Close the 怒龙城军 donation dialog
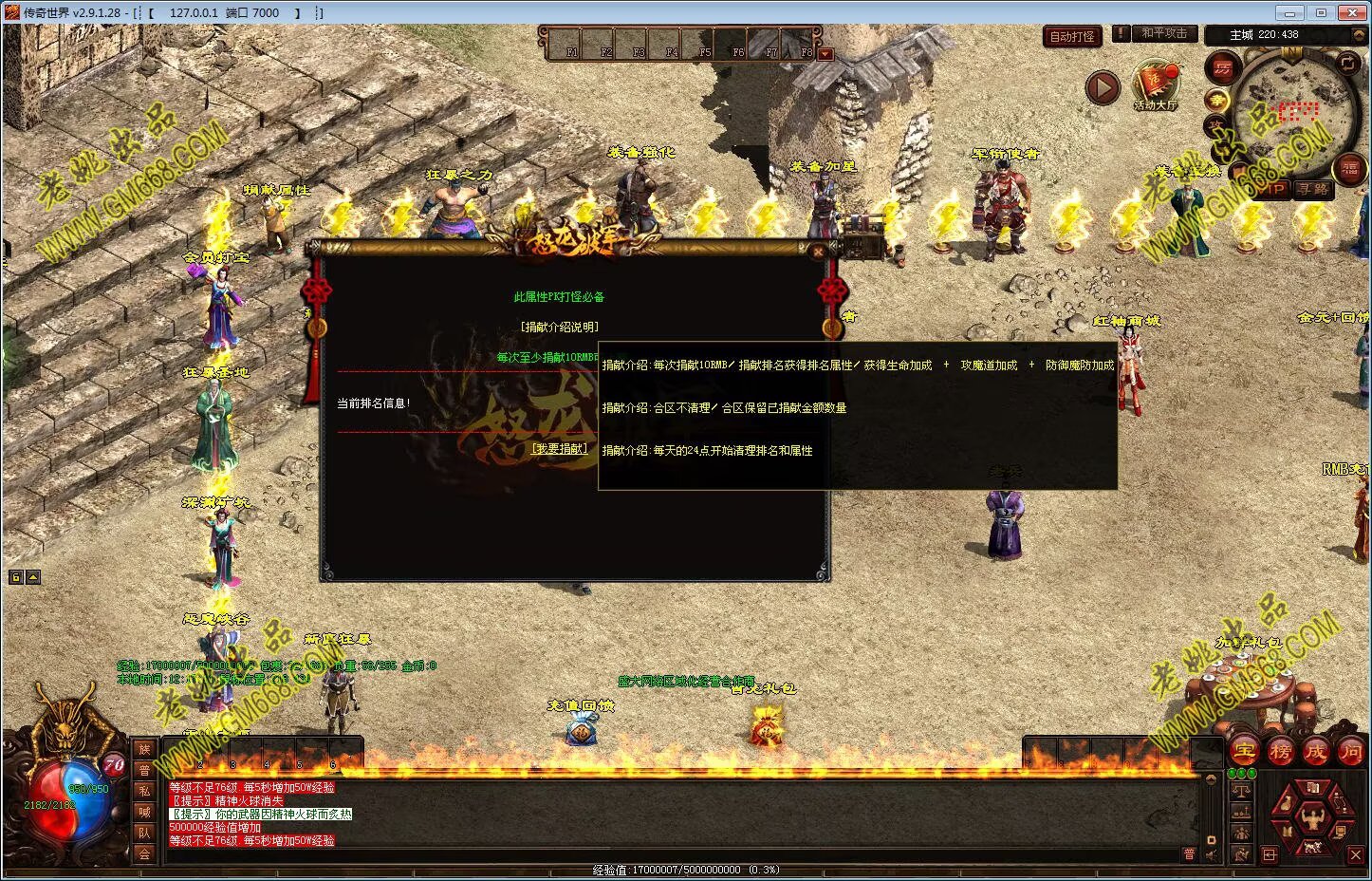1372x881 pixels. tap(819, 252)
